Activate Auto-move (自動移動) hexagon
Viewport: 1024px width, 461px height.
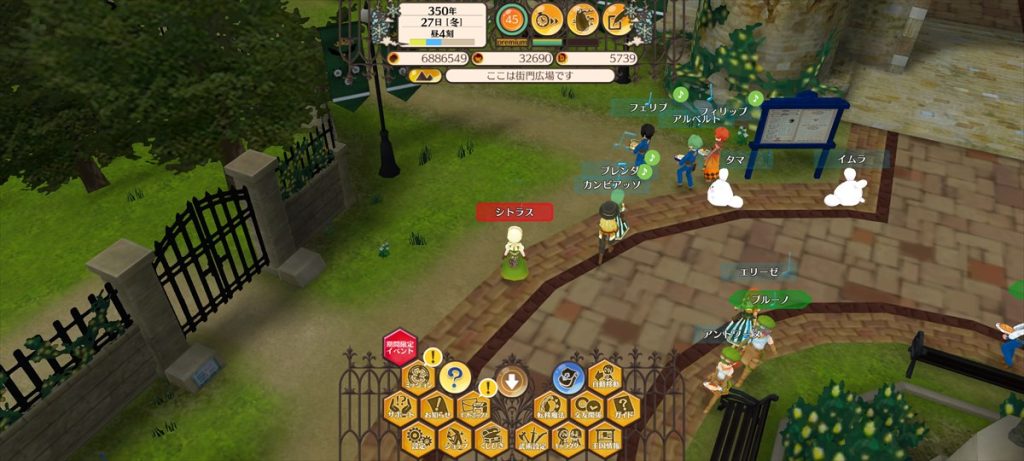[604, 378]
